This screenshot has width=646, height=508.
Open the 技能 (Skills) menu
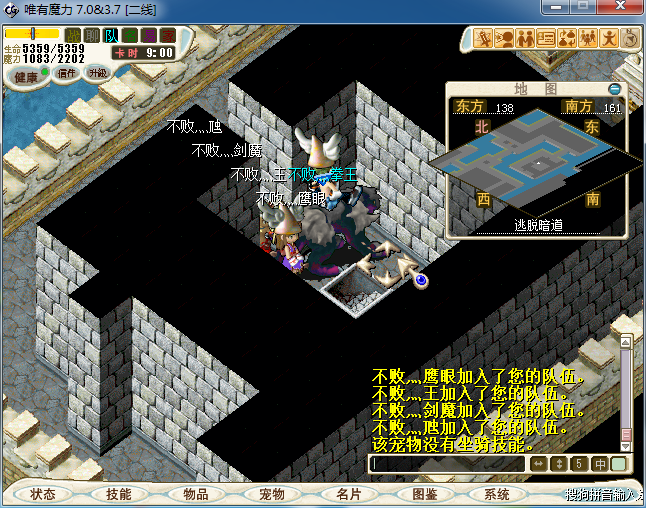click(x=118, y=494)
